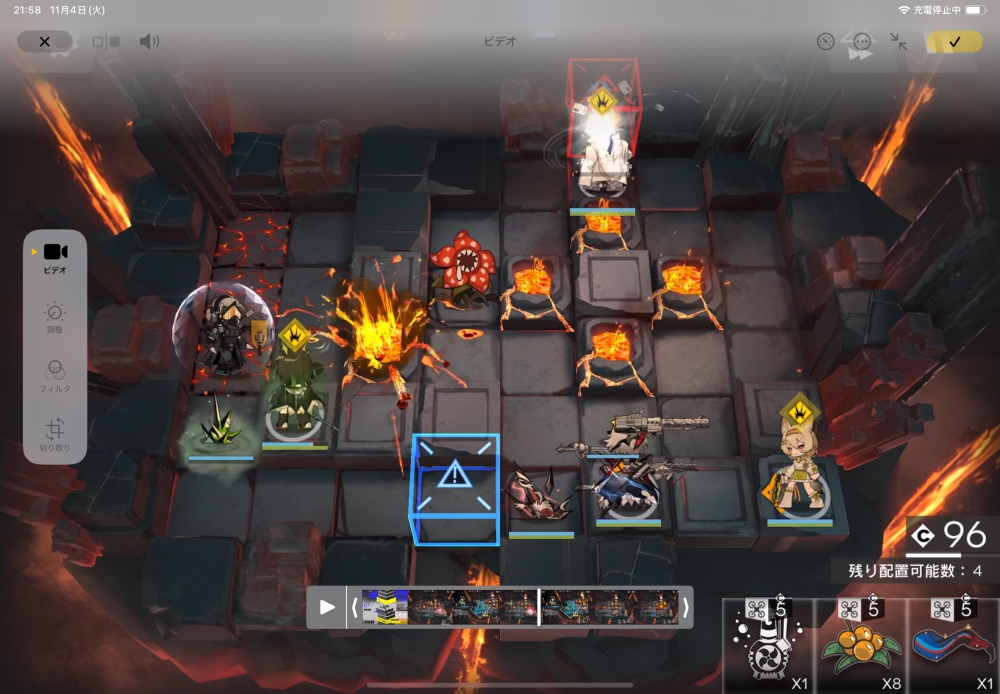1000x694 pixels.
Task: Pick the blue and red ribbon deploy card
Action: click(x=952, y=646)
